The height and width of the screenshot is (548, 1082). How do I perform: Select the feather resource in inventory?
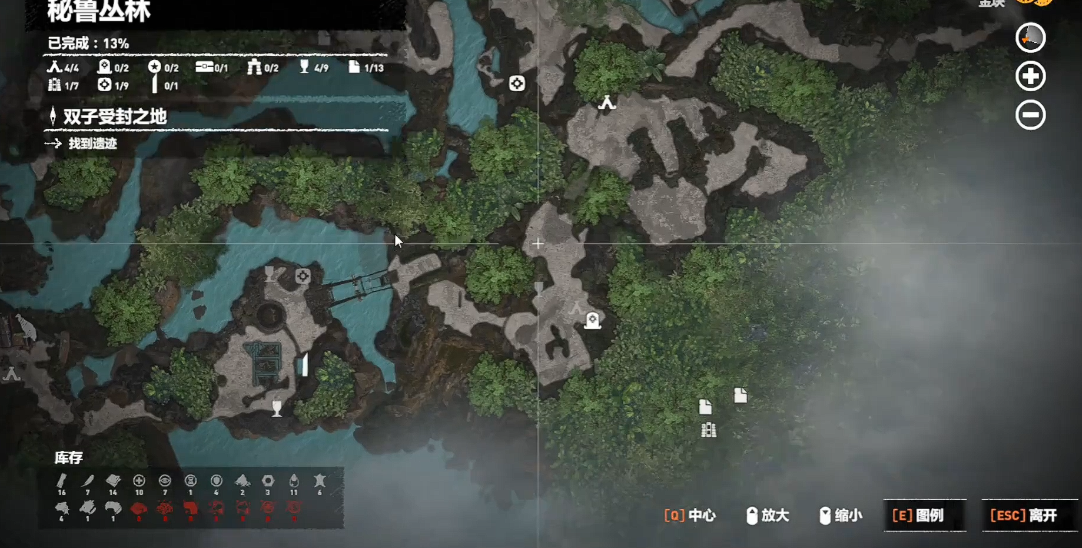click(87, 481)
